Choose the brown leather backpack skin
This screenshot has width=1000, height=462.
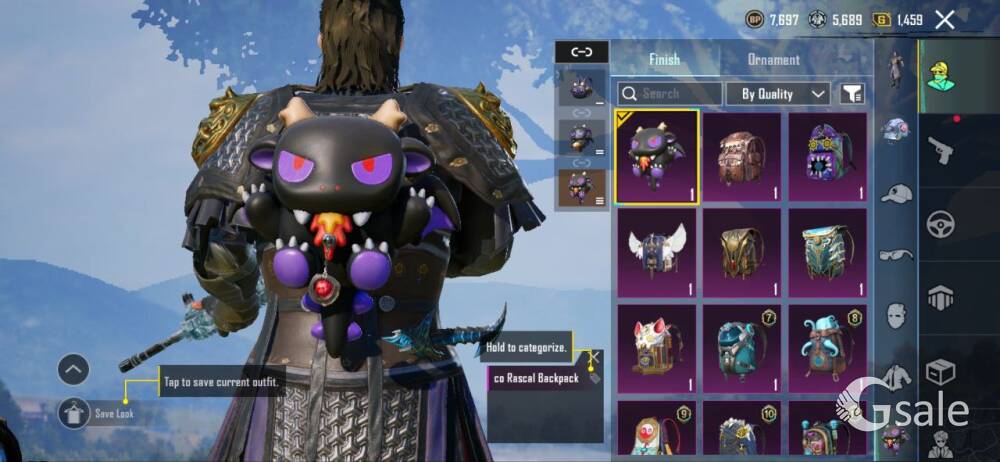(741, 157)
